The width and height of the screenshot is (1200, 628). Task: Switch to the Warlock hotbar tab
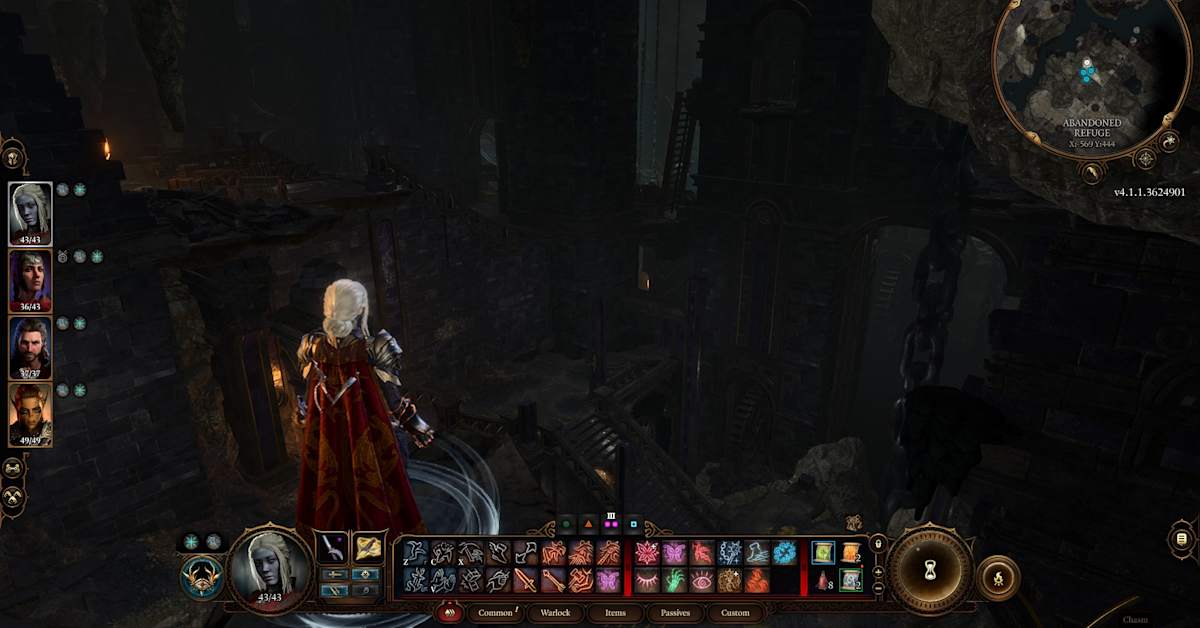click(x=556, y=612)
